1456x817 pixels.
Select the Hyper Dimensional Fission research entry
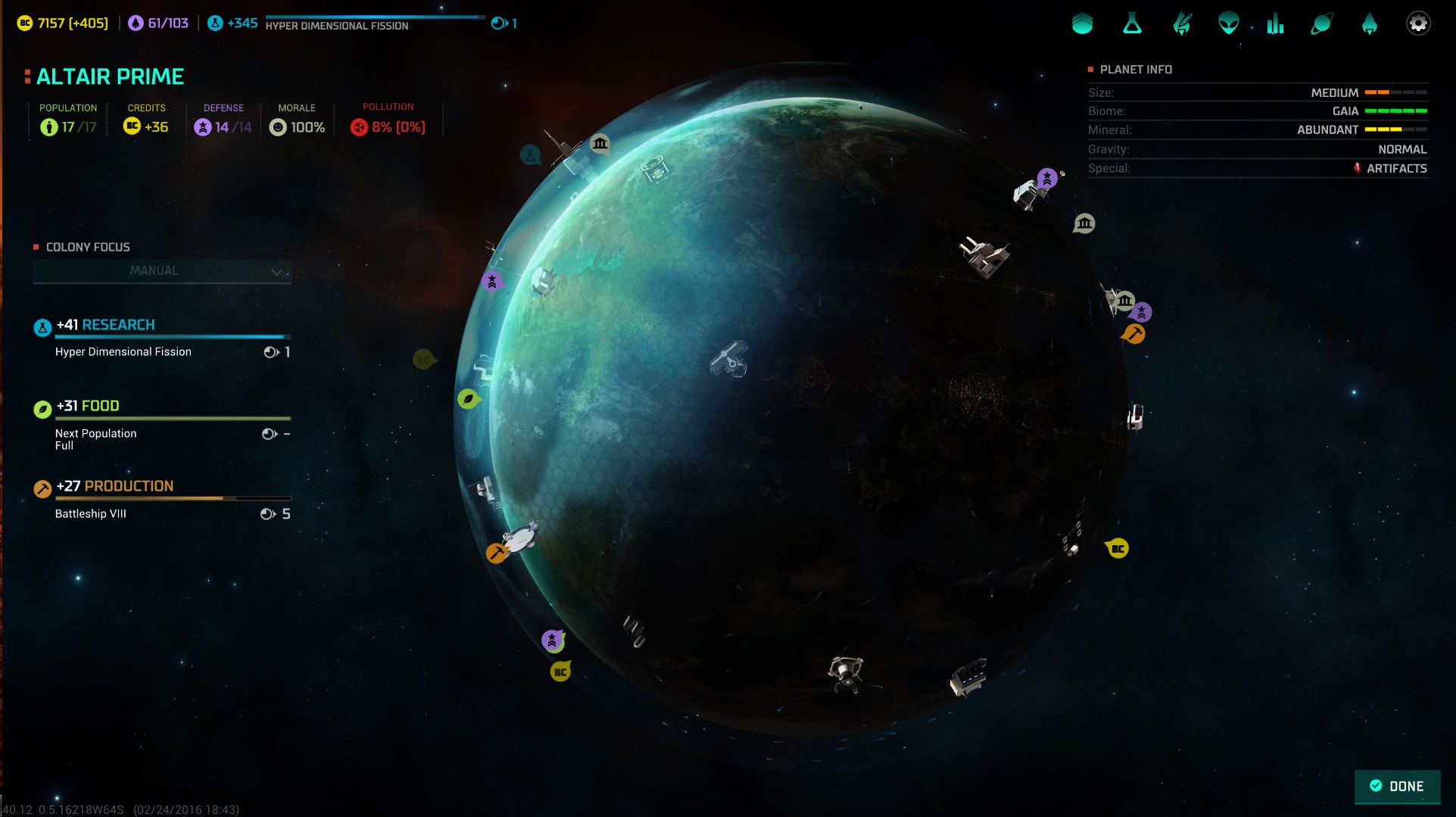123,352
